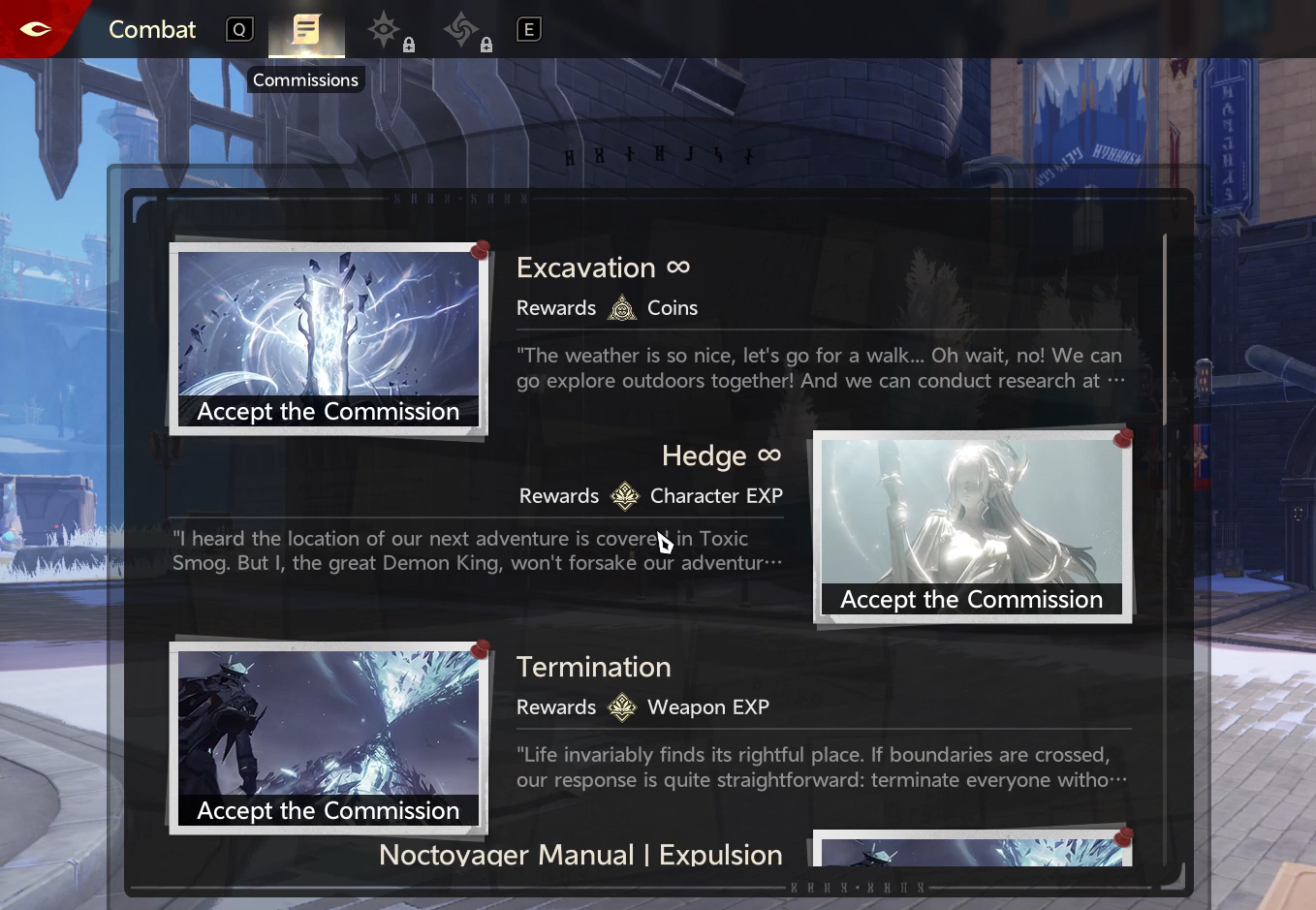Open the Commissions panel icon

306,30
